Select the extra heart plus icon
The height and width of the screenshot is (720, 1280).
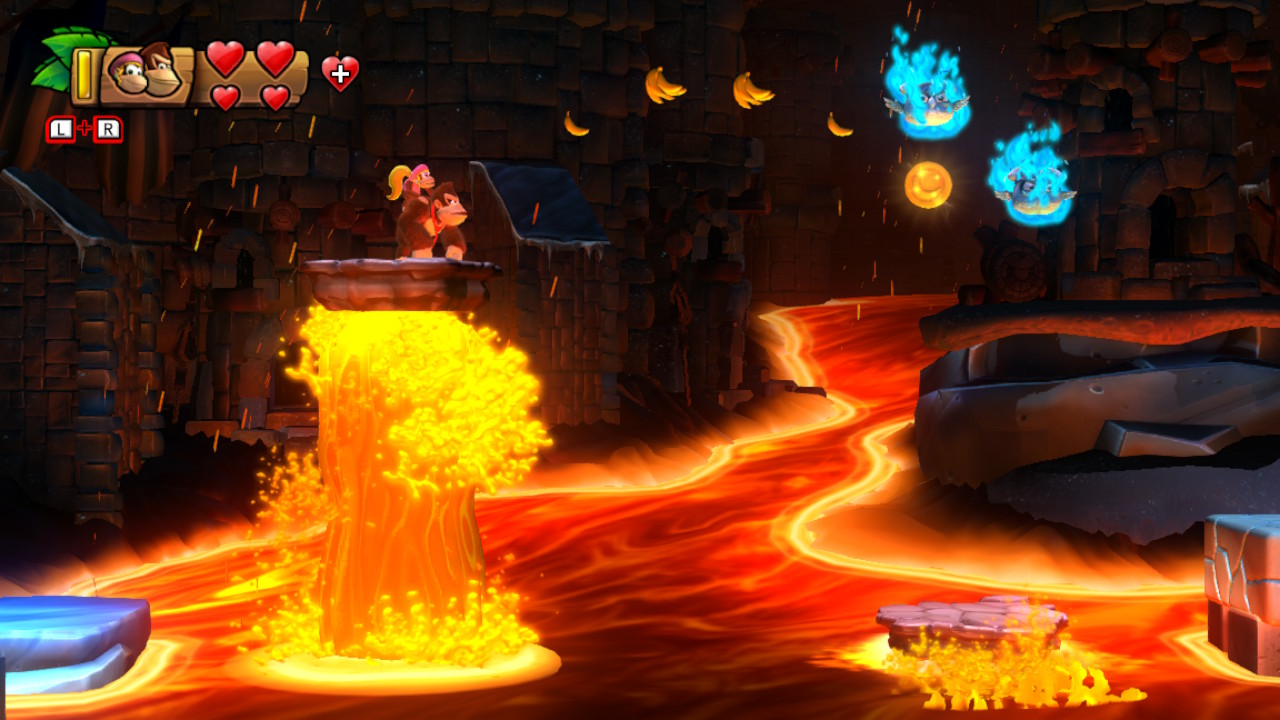coord(340,72)
